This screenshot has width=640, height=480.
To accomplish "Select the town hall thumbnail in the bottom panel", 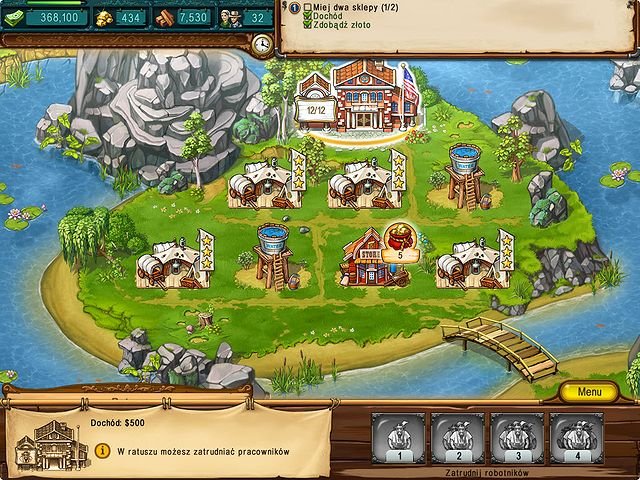I will 48,445.
